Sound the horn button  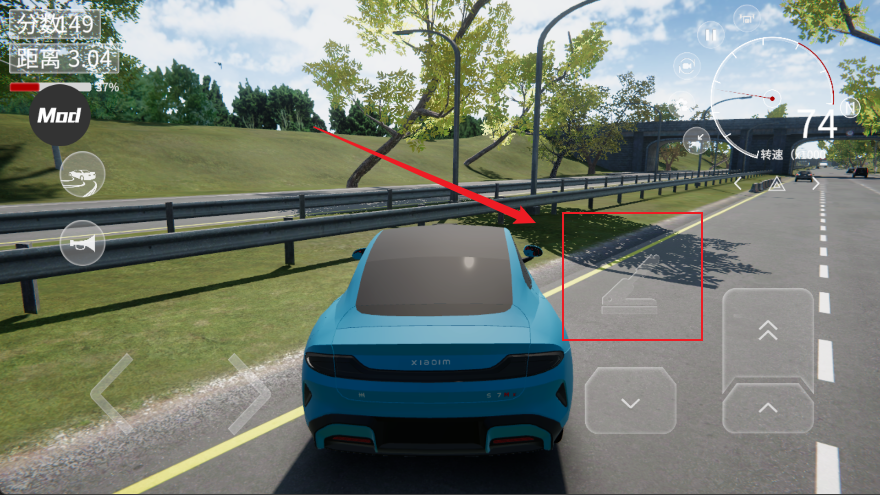click(82, 241)
